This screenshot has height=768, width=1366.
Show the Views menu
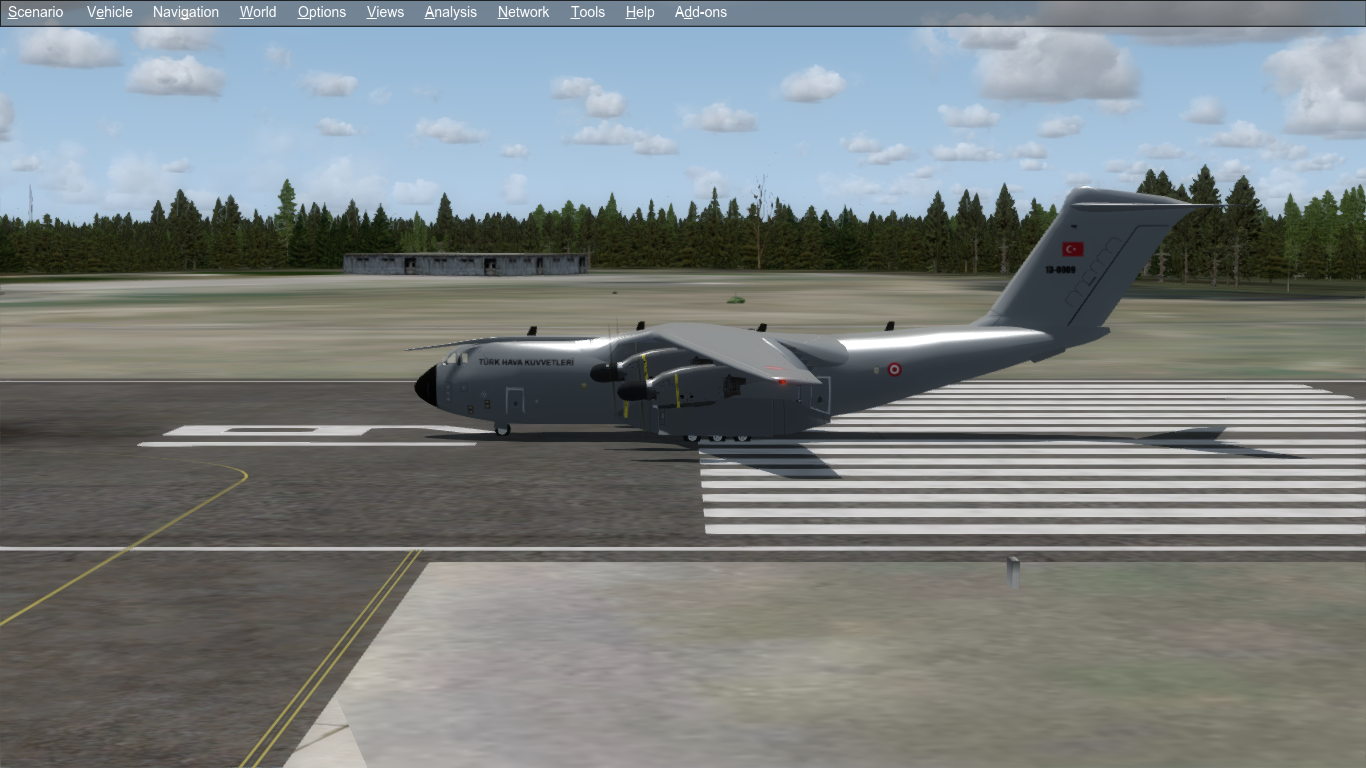(385, 12)
